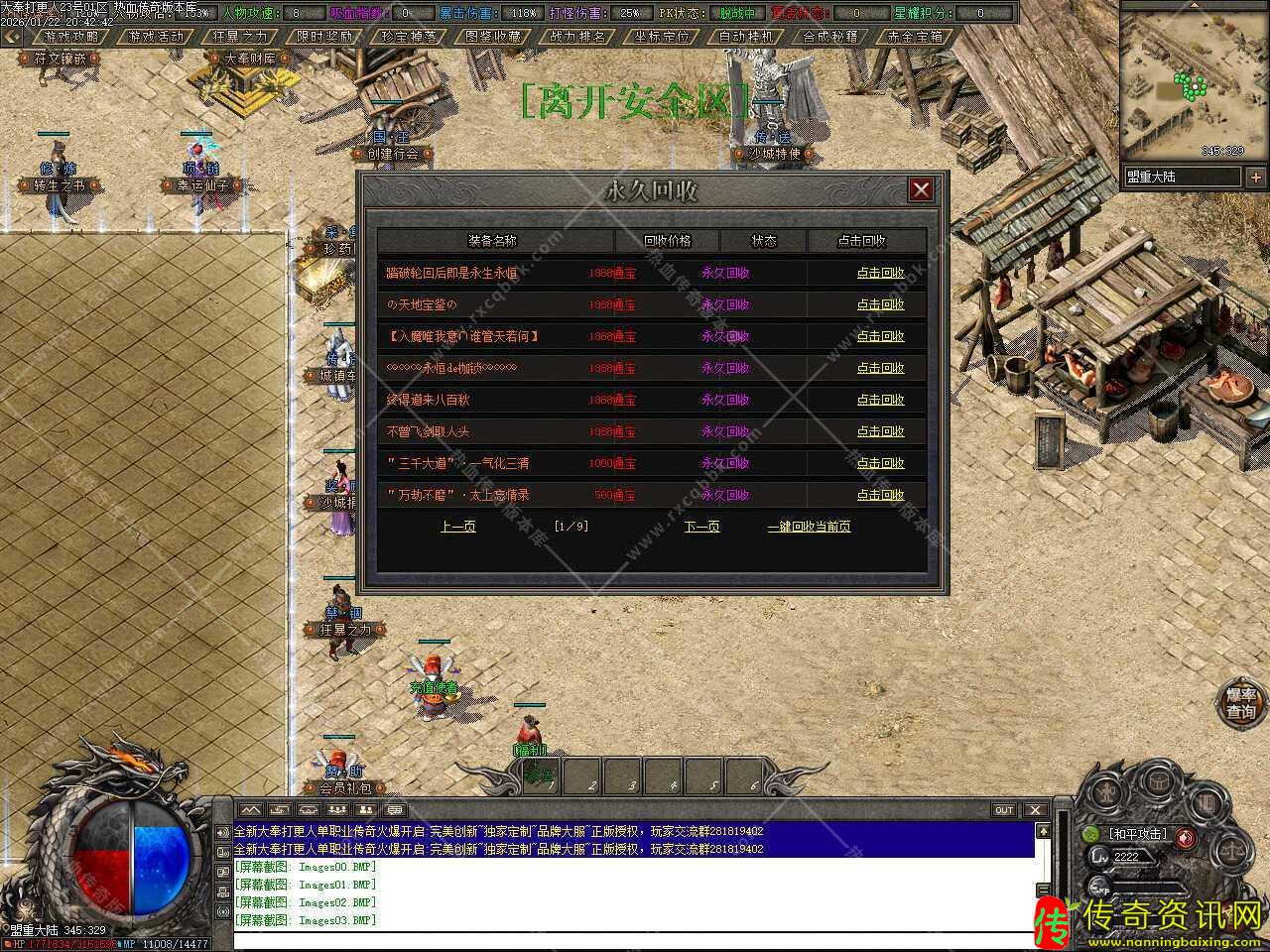The width and height of the screenshot is (1270, 952).
Task: Recycle the 天地宝鉴 item via 点击回收
Action: pyautogui.click(x=880, y=304)
